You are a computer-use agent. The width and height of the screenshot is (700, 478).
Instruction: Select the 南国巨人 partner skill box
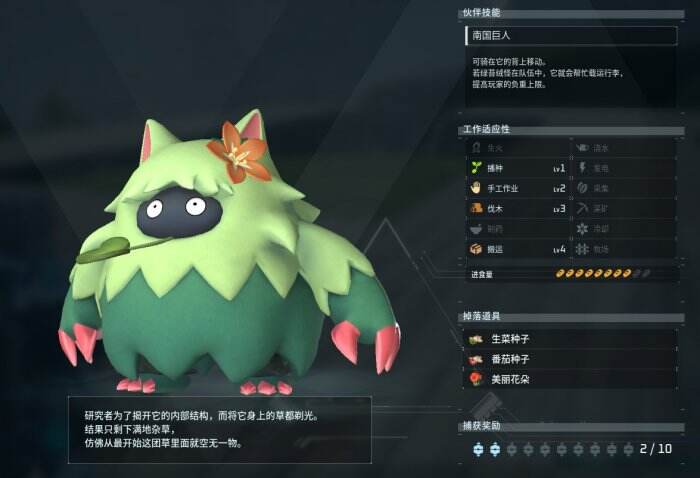tap(570, 36)
